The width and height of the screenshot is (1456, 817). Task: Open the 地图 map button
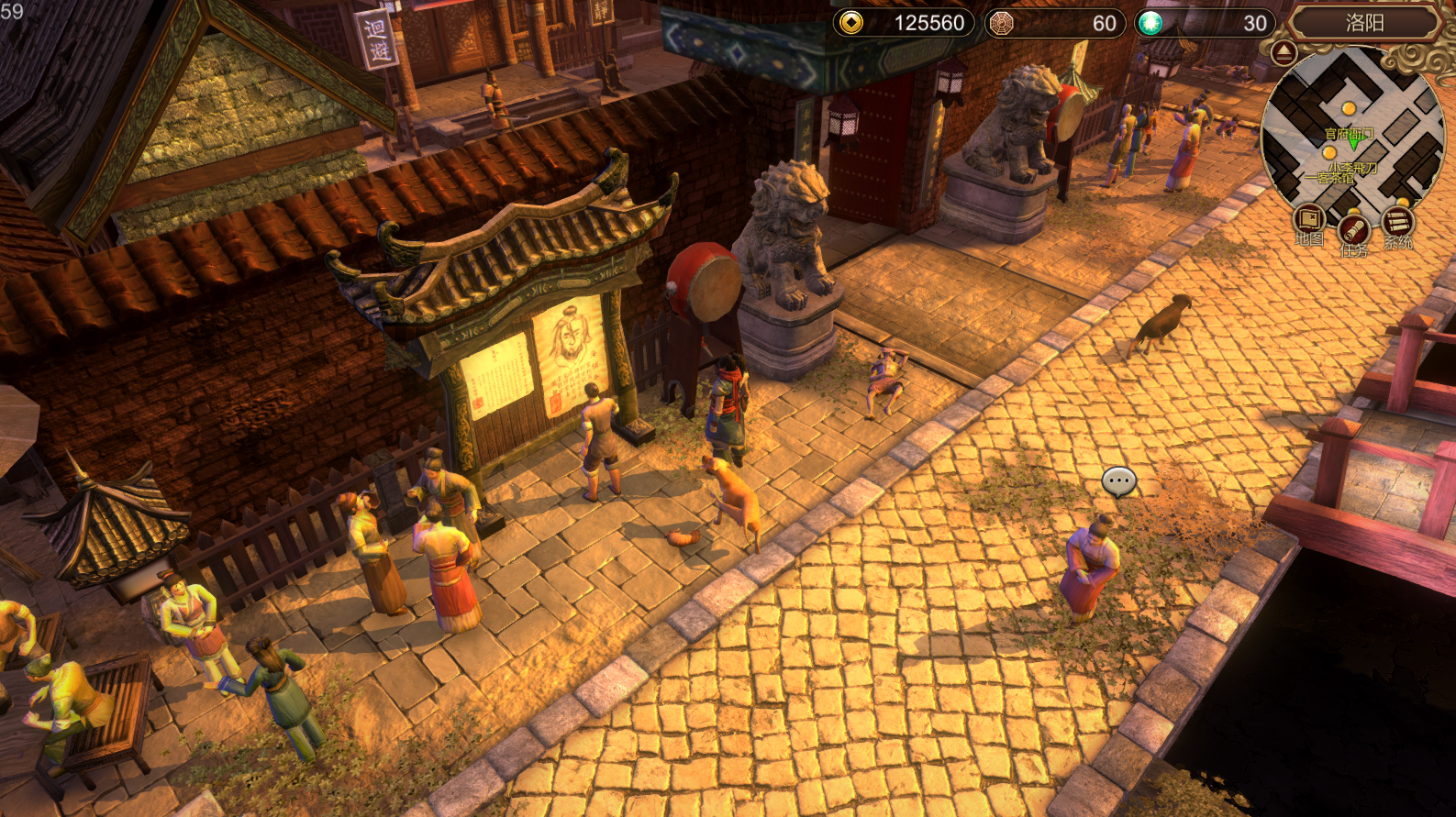tap(1309, 221)
